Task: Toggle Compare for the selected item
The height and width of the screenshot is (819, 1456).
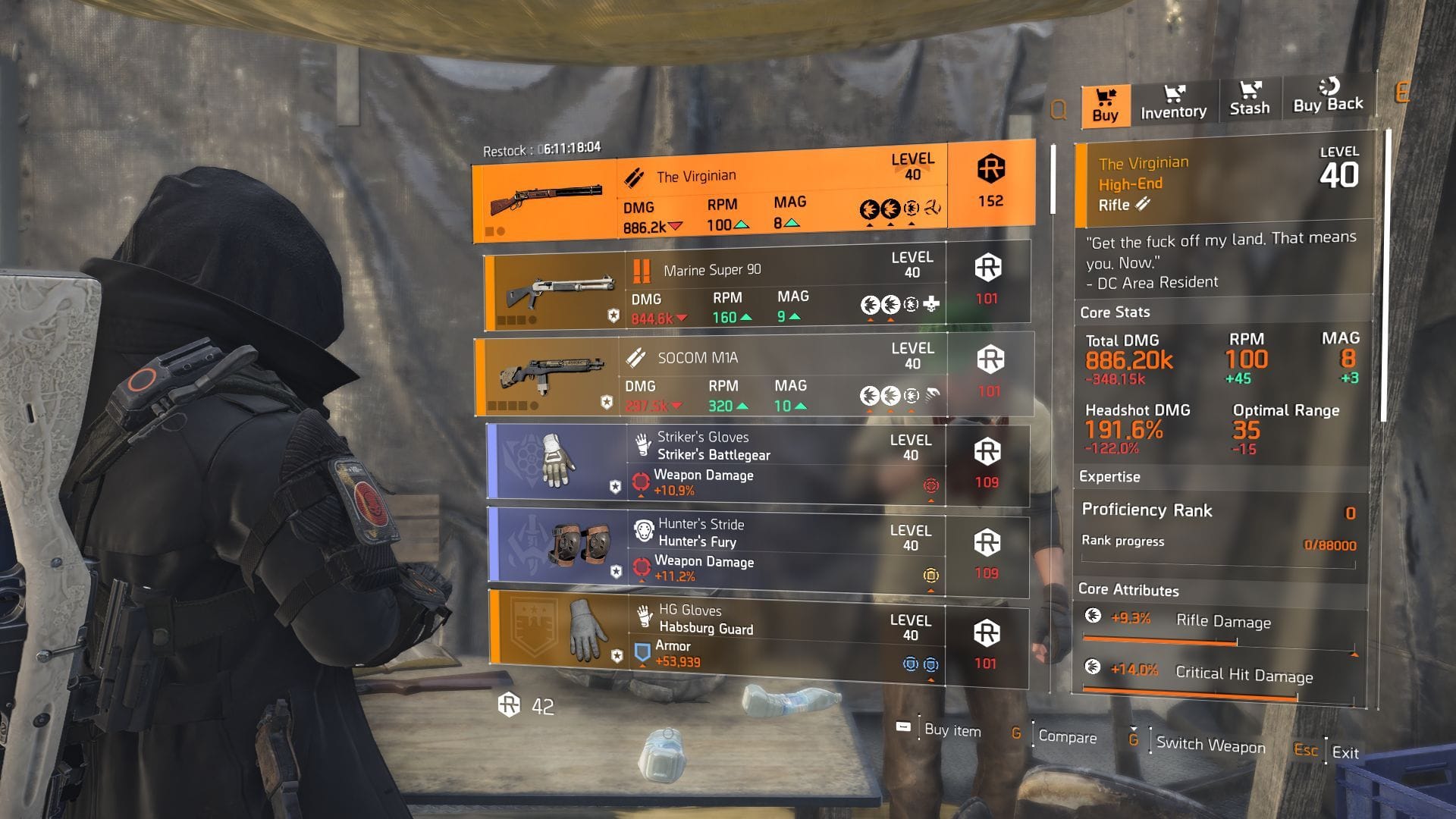Action: (1068, 738)
